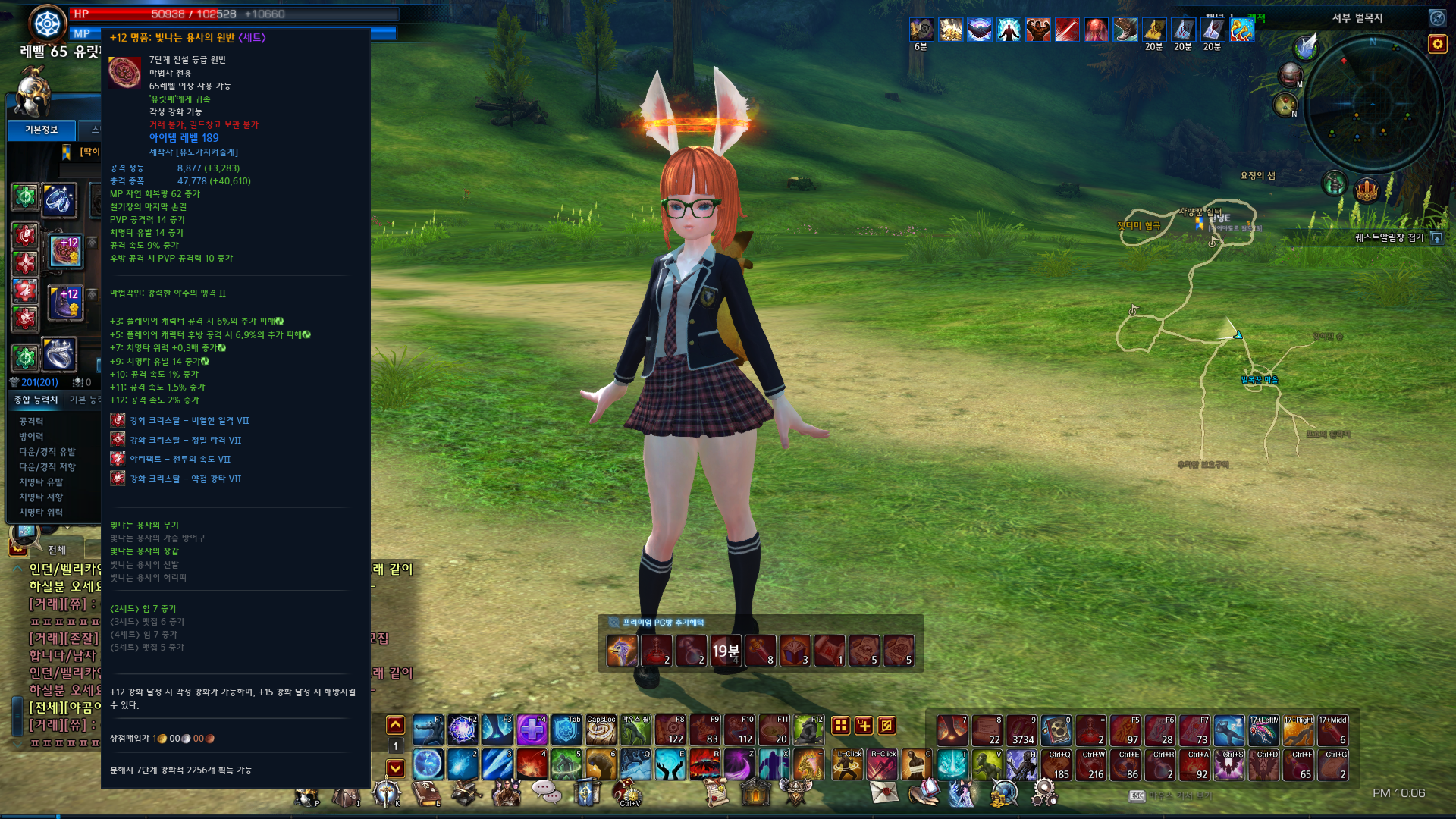Use the item stack showing 3734
The image size is (1456, 819).
[x=1021, y=730]
